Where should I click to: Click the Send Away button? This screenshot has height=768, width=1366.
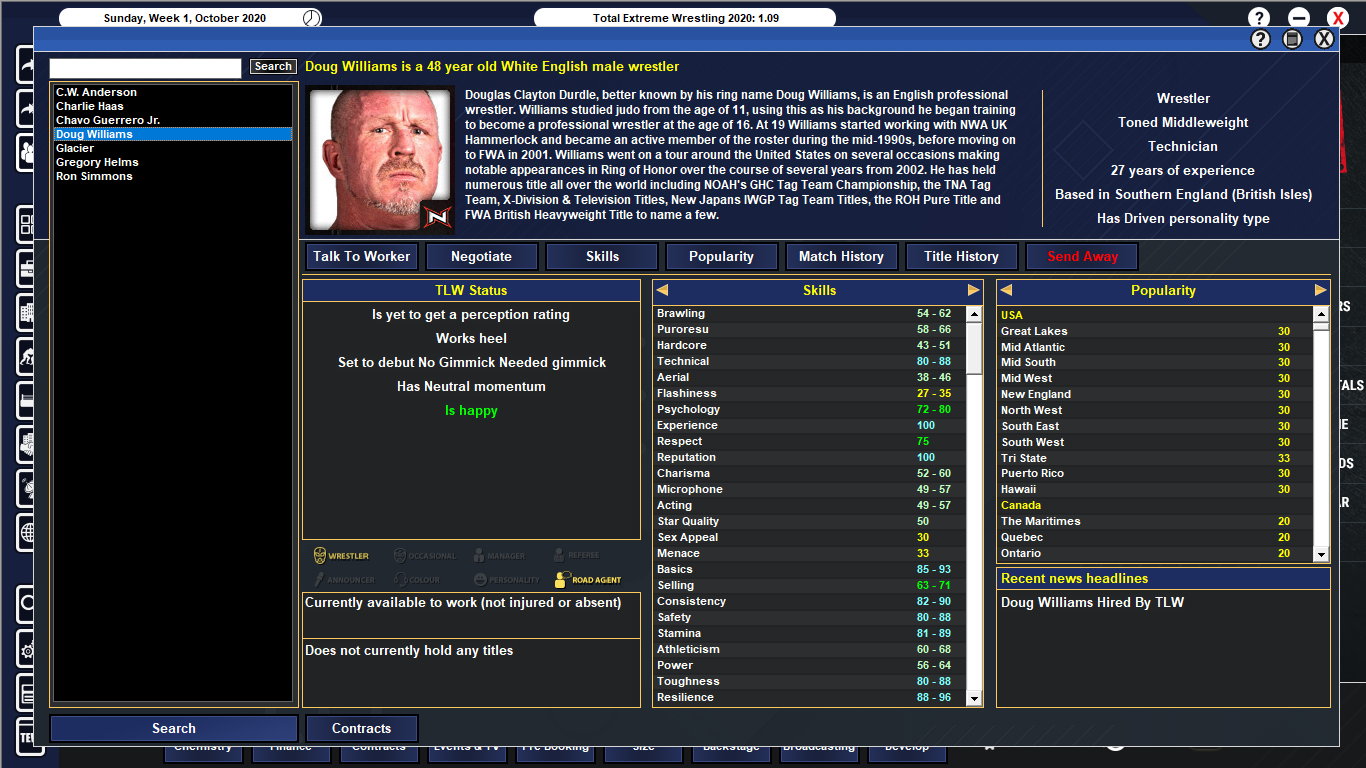tap(1081, 256)
